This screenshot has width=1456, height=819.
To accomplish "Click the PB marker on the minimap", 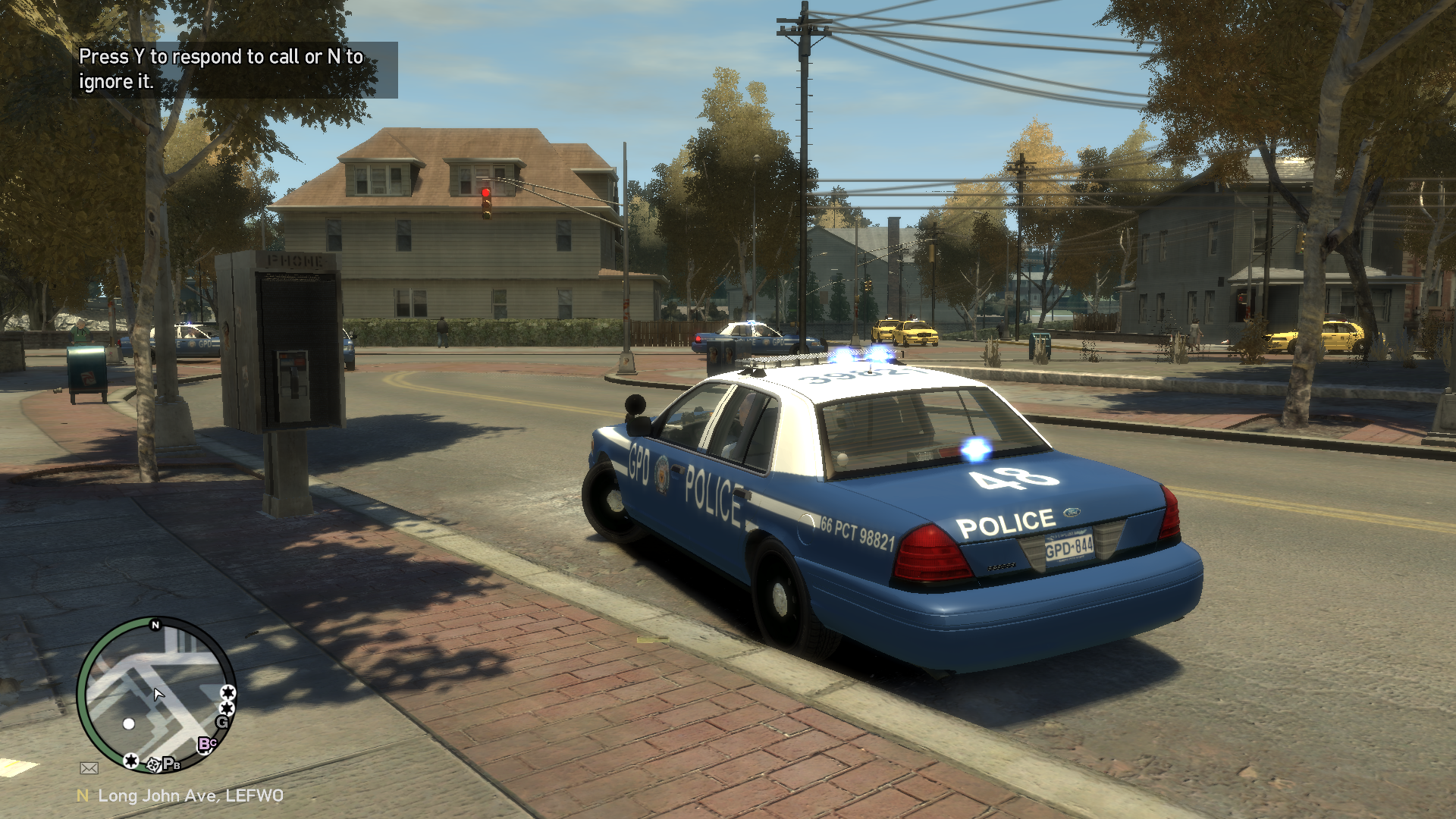I will click(x=172, y=764).
